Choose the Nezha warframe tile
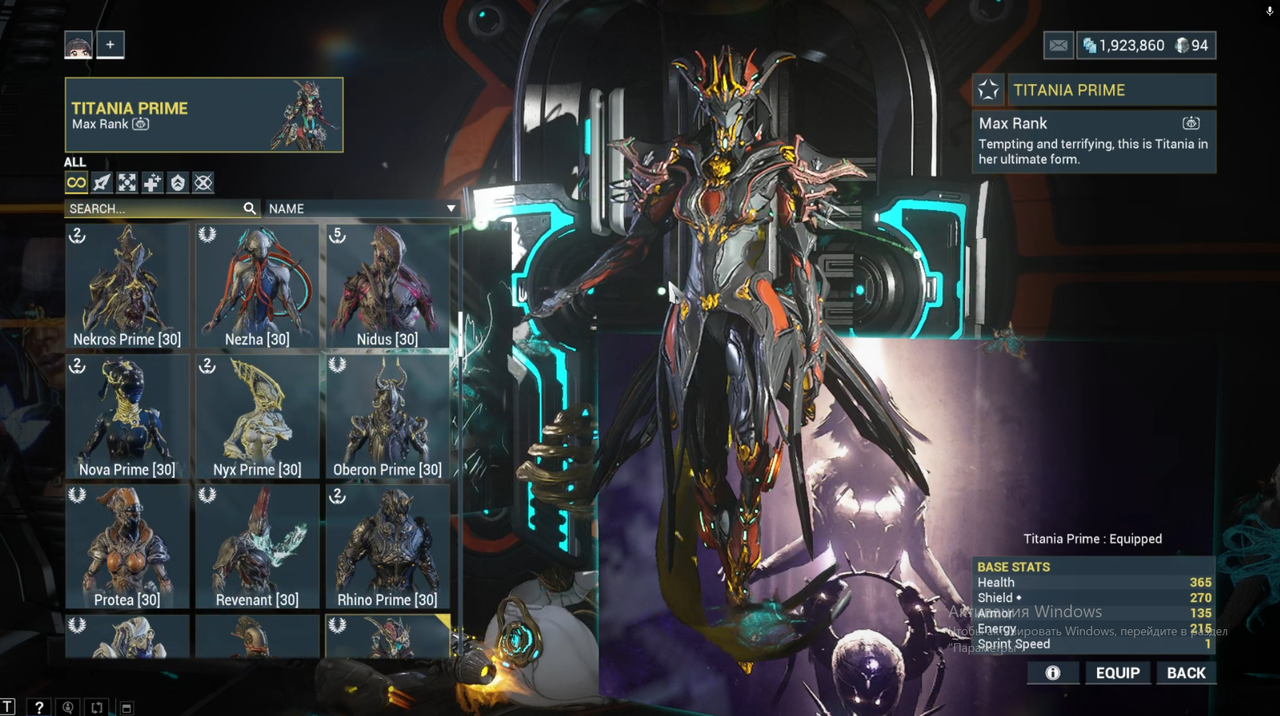The width and height of the screenshot is (1280, 716). pyautogui.click(x=257, y=287)
